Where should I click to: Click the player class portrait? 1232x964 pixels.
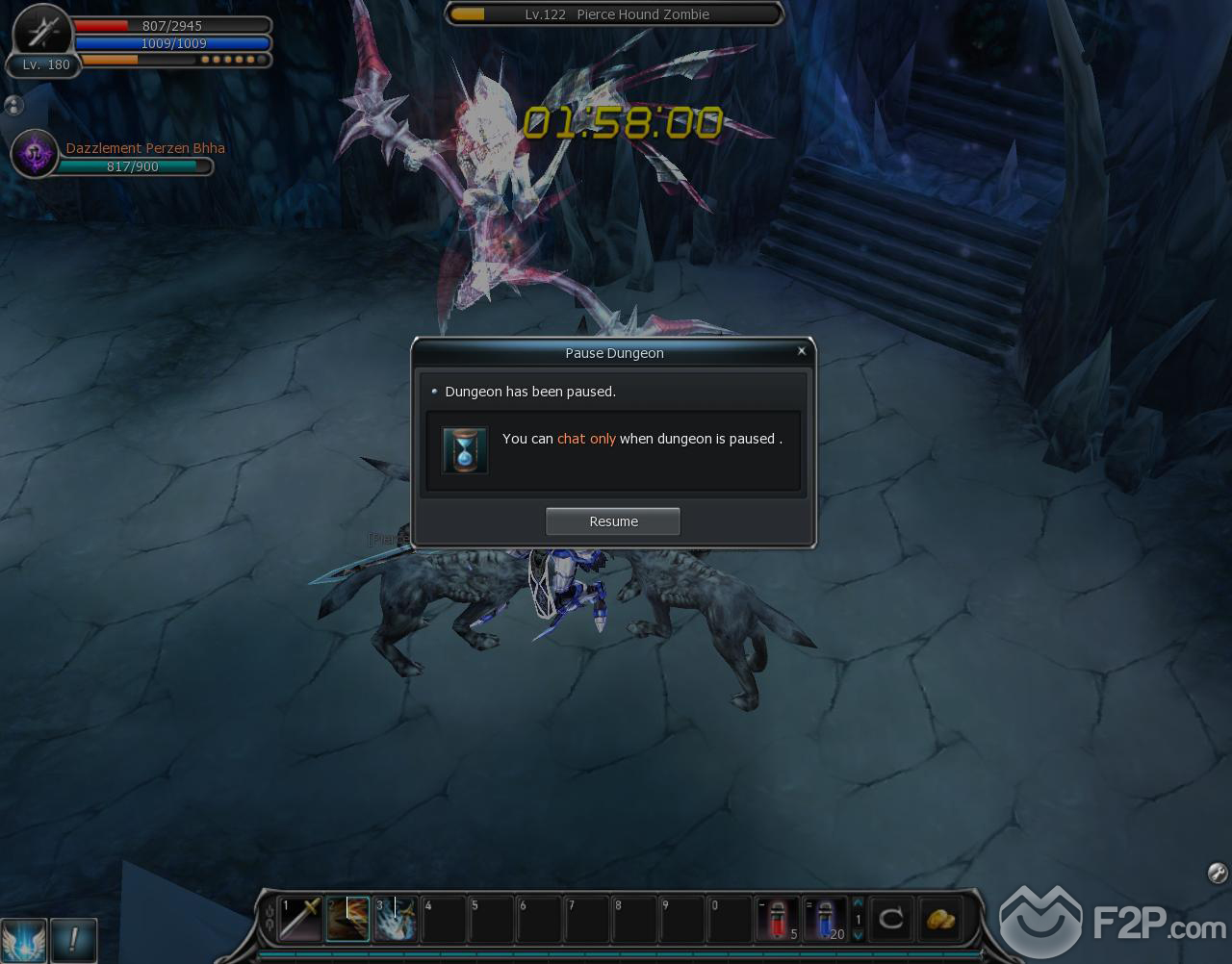pos(43,32)
